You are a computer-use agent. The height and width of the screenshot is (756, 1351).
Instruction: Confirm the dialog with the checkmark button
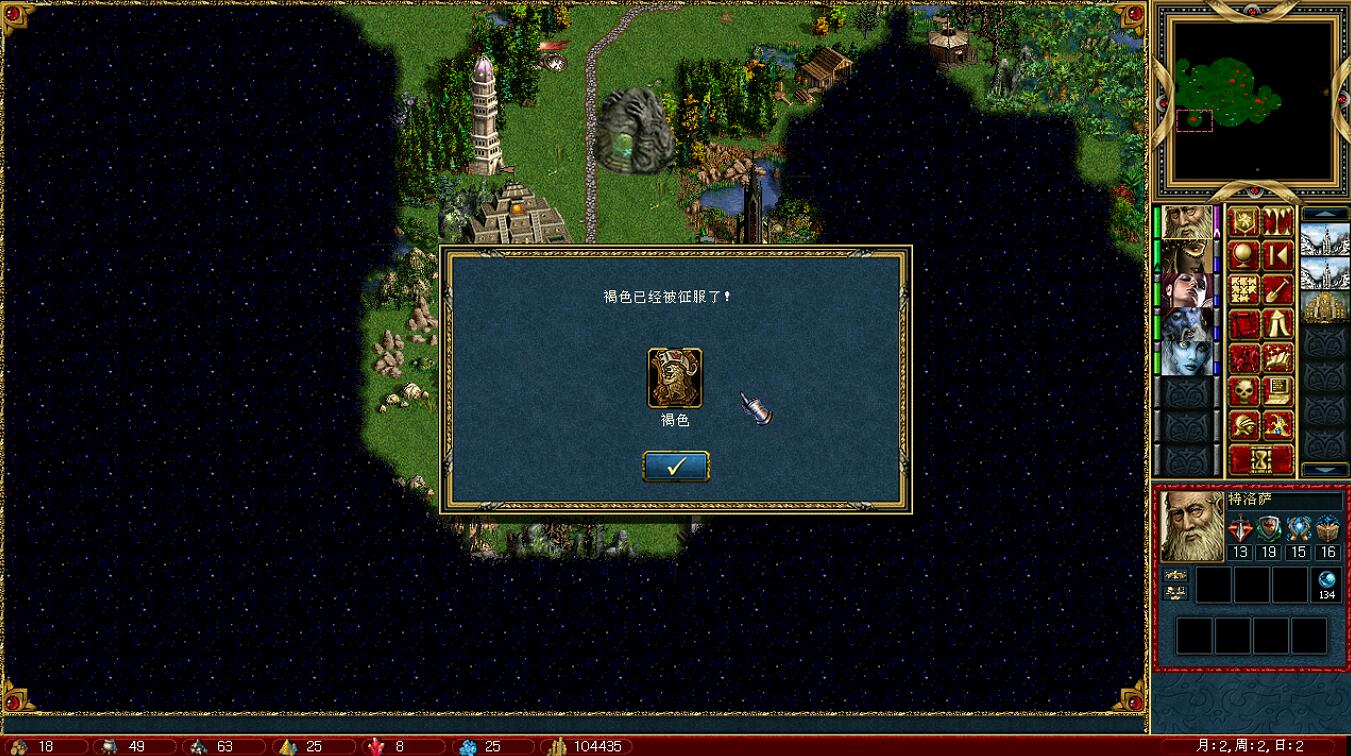pyautogui.click(x=675, y=466)
